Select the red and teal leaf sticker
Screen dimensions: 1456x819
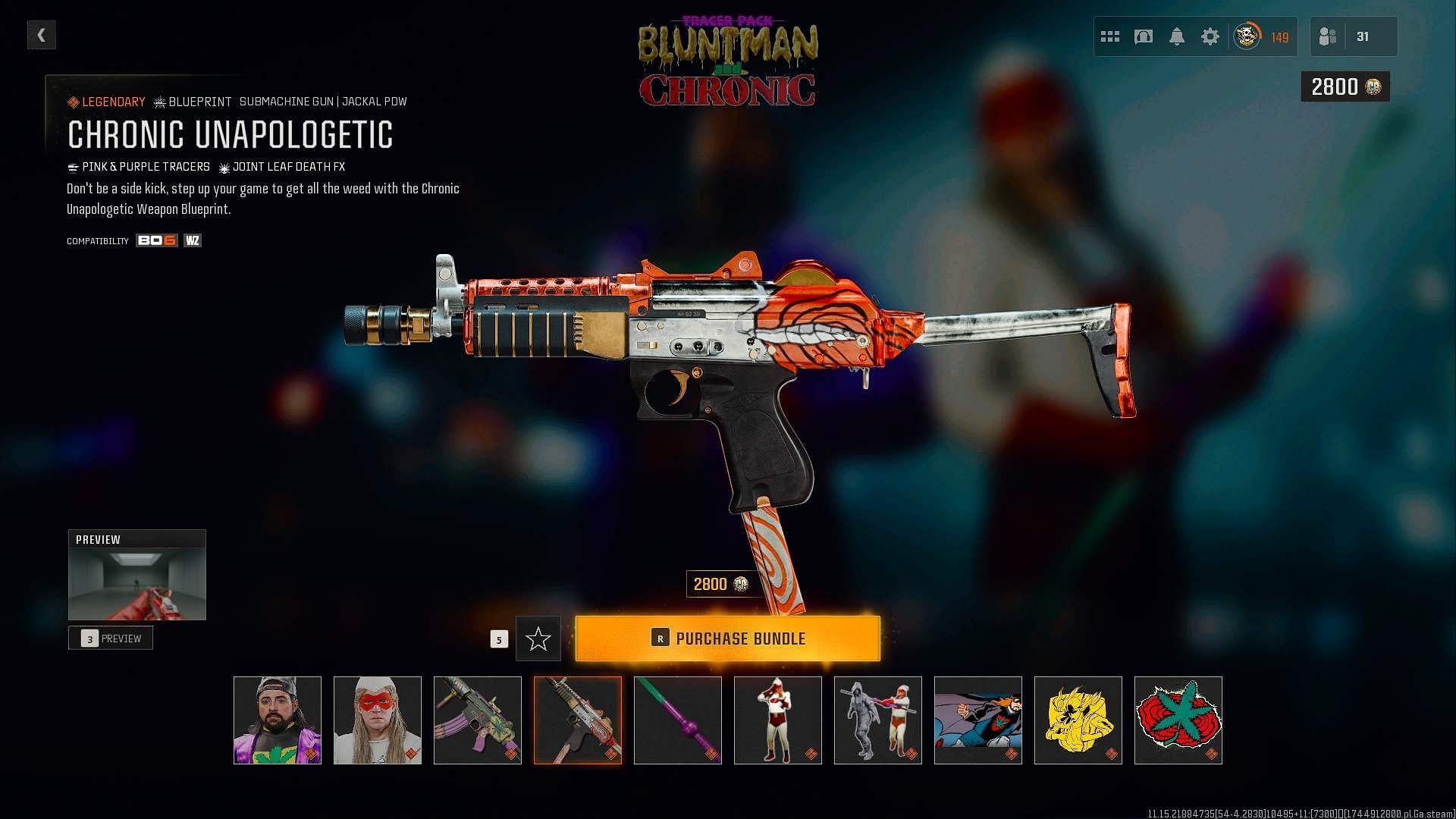1178,720
